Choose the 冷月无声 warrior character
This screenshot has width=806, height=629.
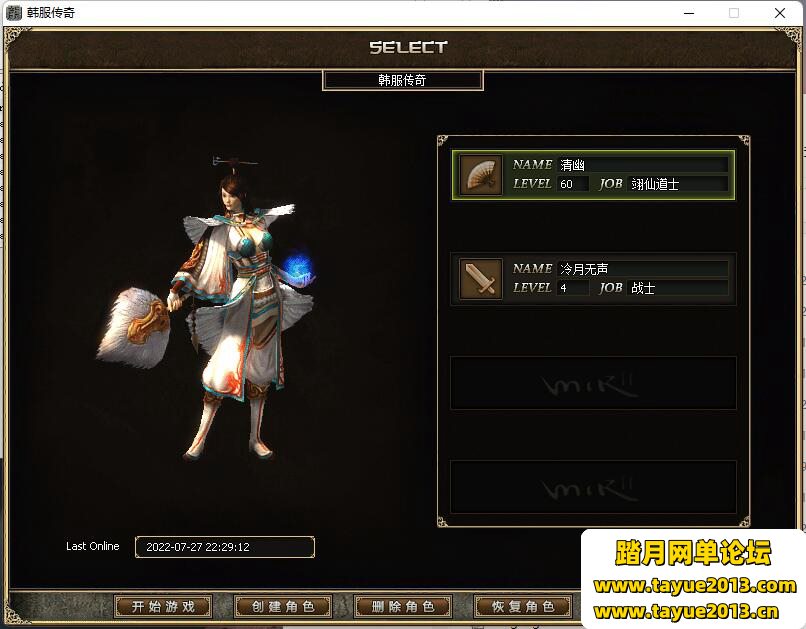(593, 278)
